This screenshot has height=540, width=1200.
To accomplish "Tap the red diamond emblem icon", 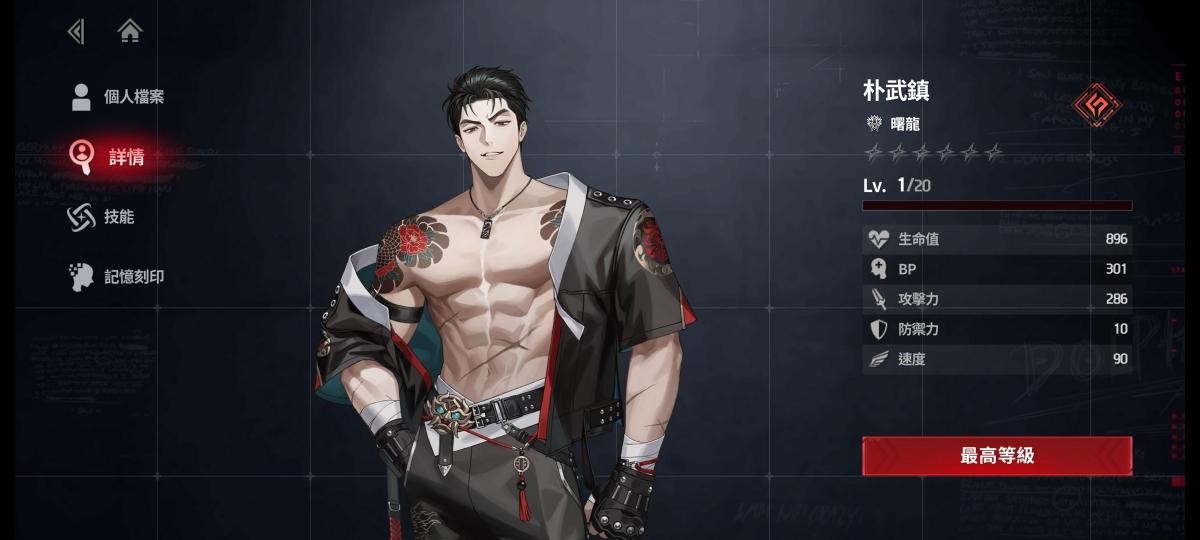I will click(x=1097, y=104).
